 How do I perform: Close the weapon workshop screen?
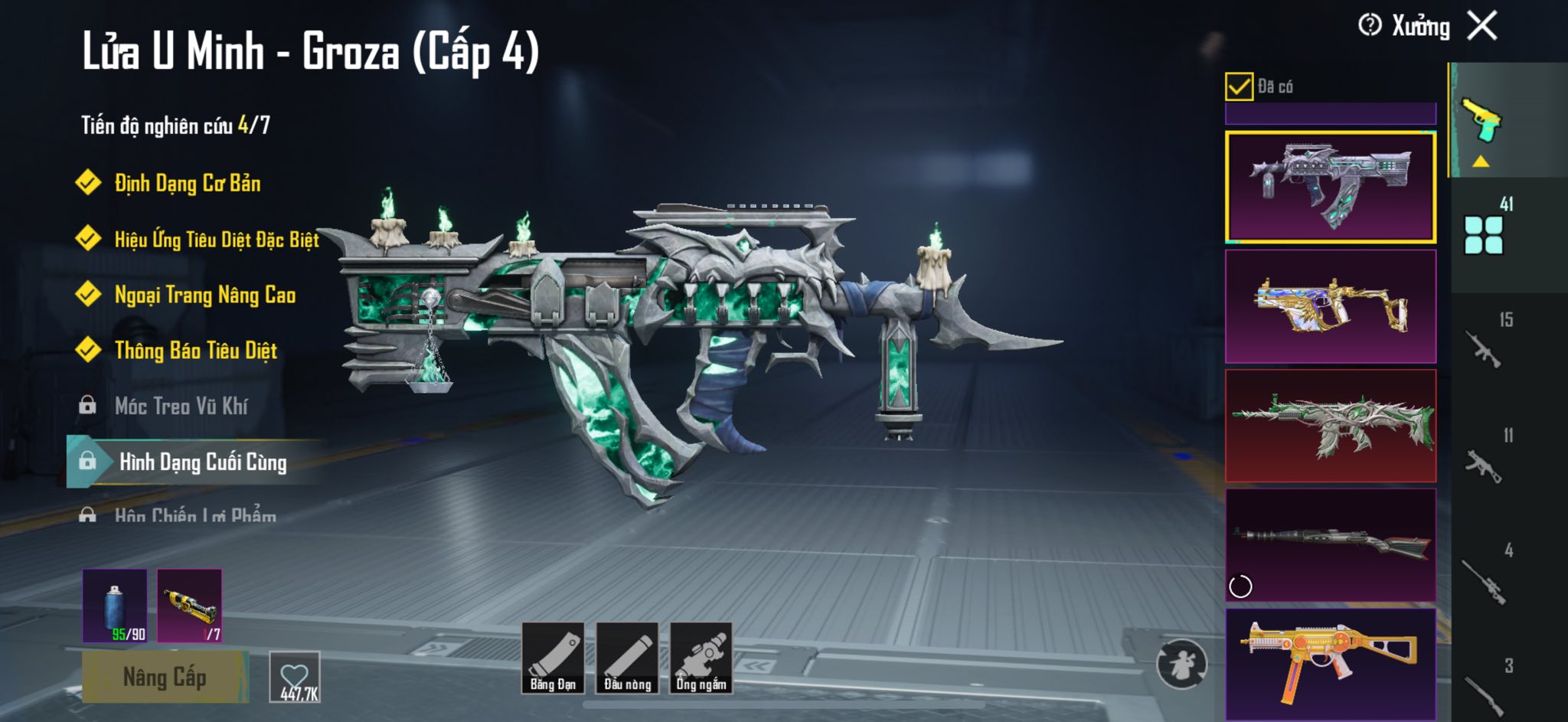pos(1482,26)
